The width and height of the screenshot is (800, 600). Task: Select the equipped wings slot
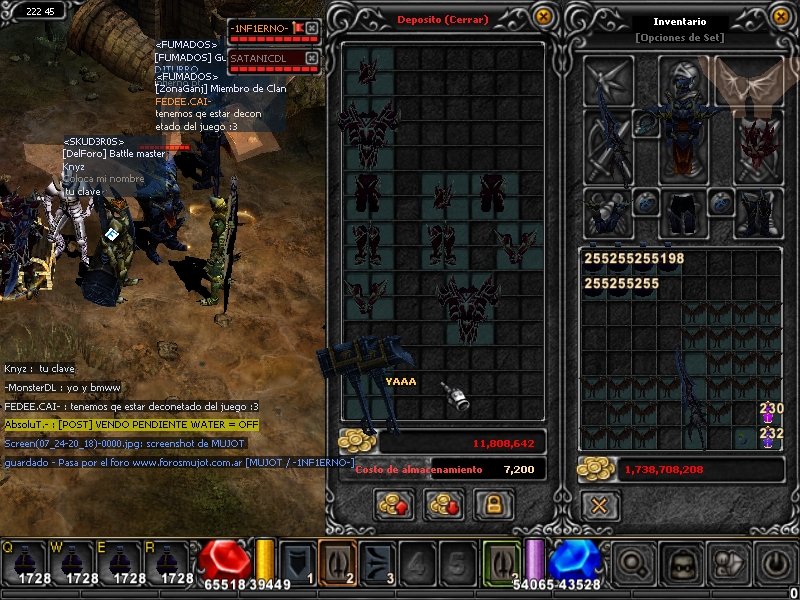pyautogui.click(x=750, y=79)
